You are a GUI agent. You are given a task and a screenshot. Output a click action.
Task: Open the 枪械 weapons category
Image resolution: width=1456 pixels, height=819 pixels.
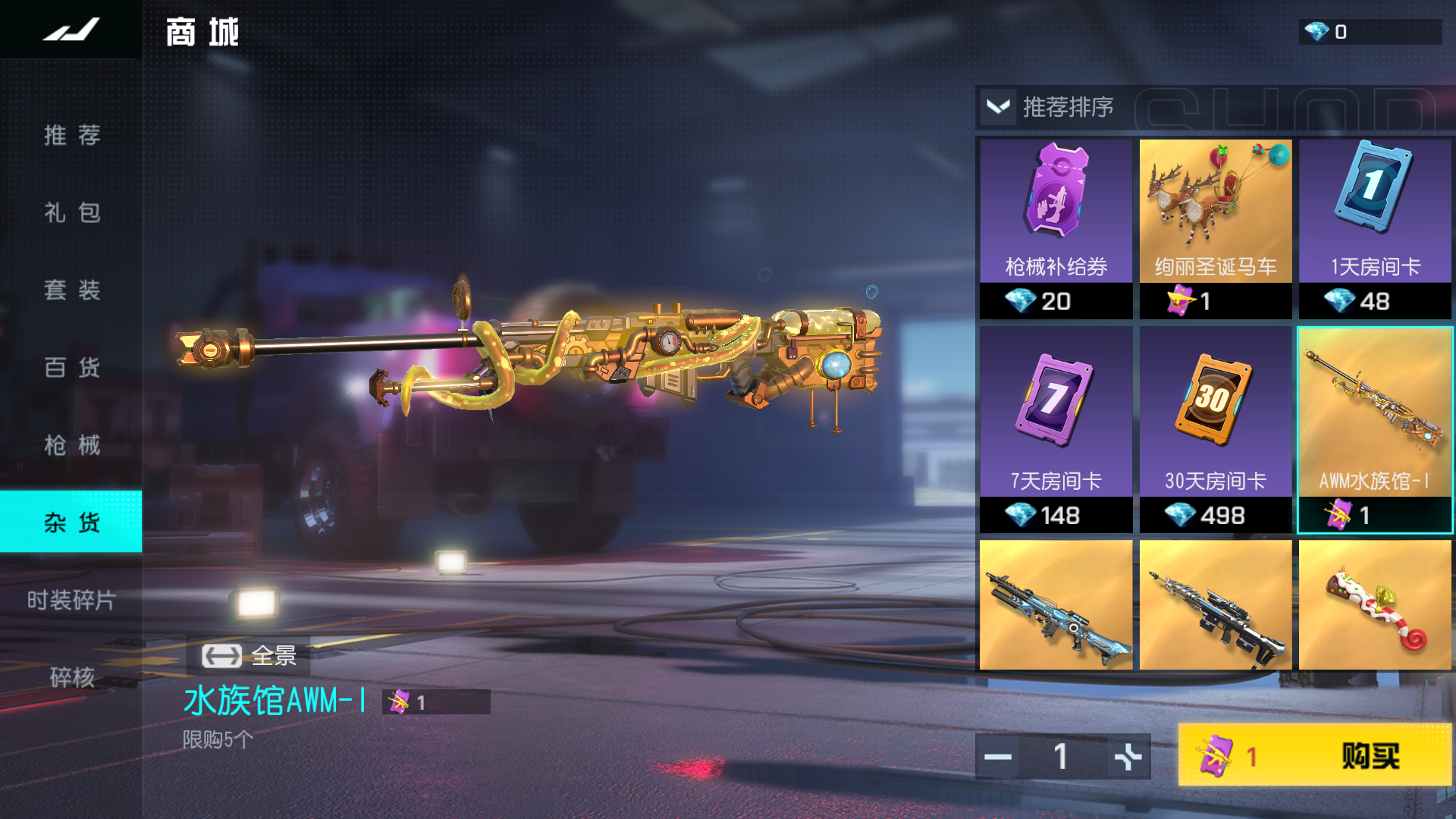tap(71, 445)
